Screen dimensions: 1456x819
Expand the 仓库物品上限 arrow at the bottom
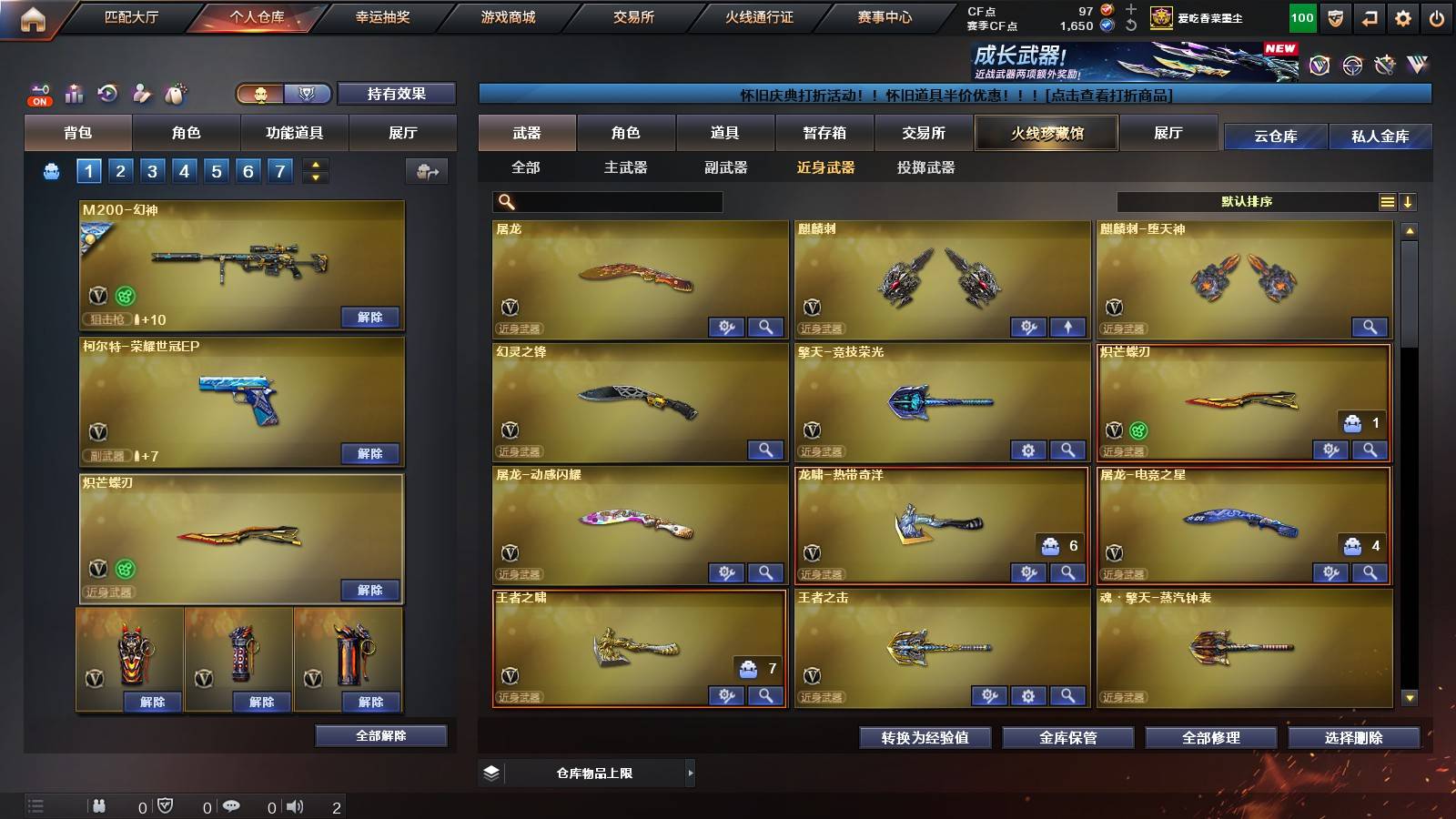click(x=690, y=773)
